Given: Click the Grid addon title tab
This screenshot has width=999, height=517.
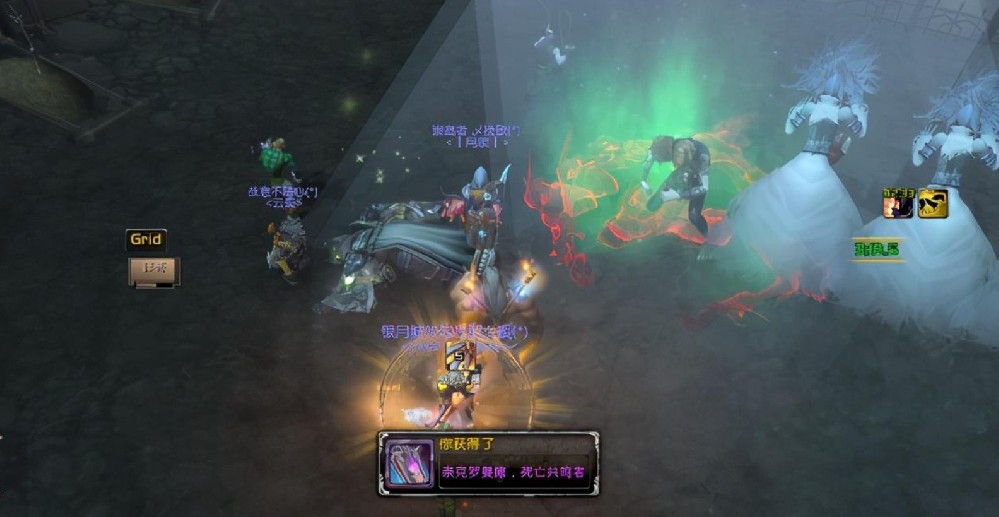Looking at the screenshot, I should (145, 240).
